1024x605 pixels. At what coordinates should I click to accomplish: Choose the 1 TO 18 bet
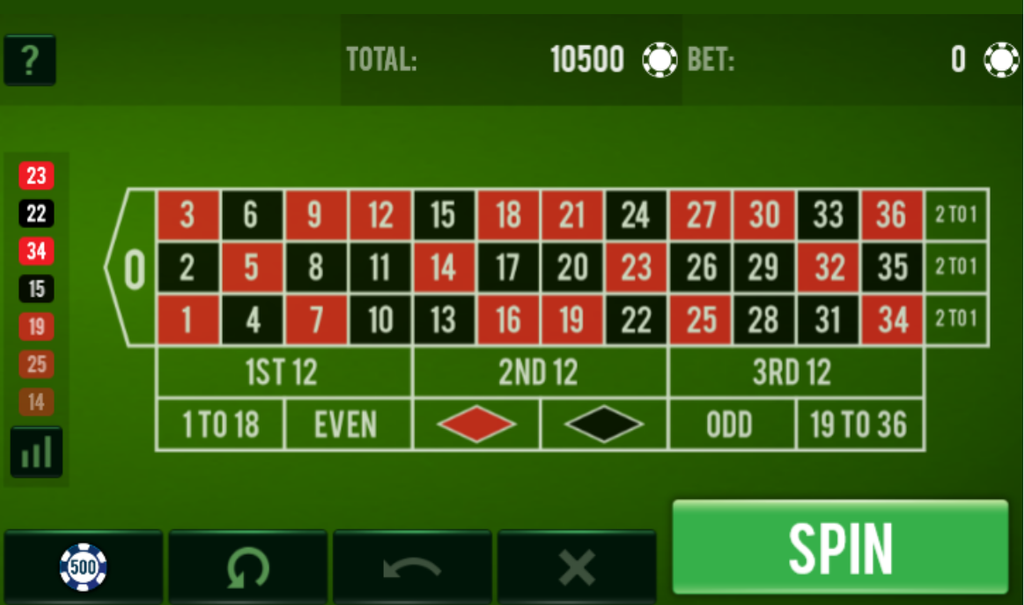click(x=220, y=425)
